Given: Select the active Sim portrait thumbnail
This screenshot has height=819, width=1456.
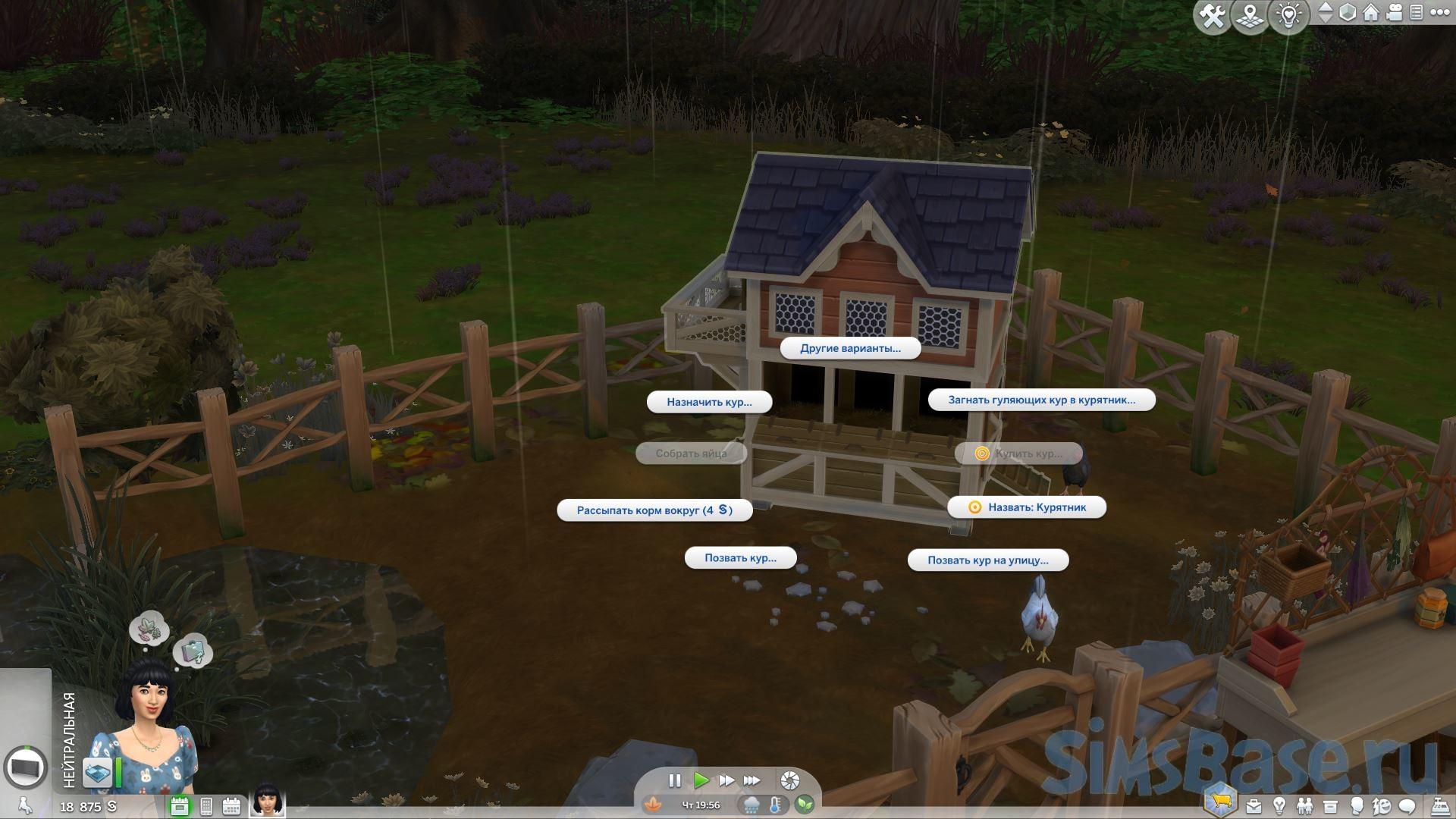Looking at the screenshot, I should pos(267,801).
